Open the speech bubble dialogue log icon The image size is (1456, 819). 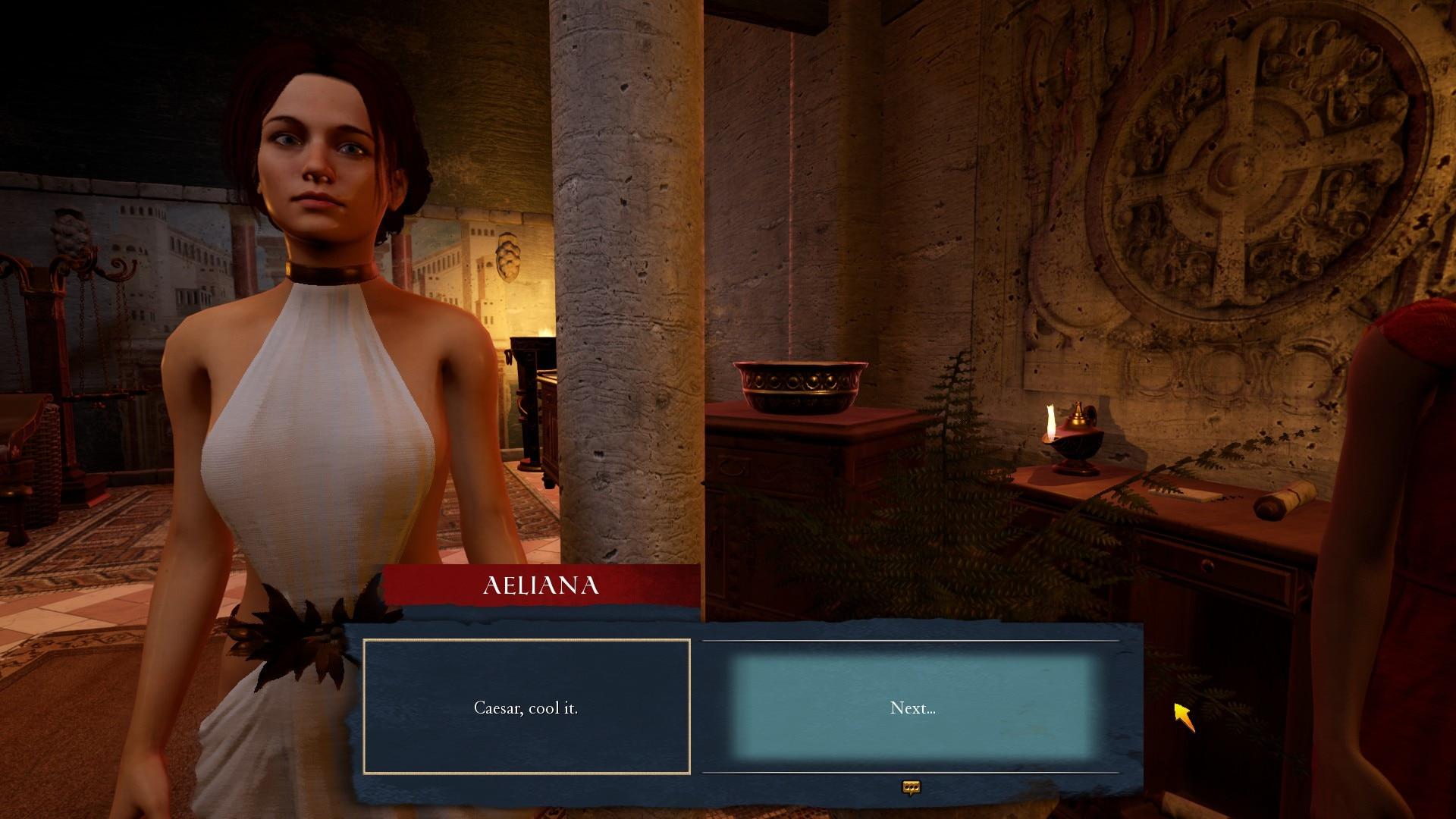911,788
